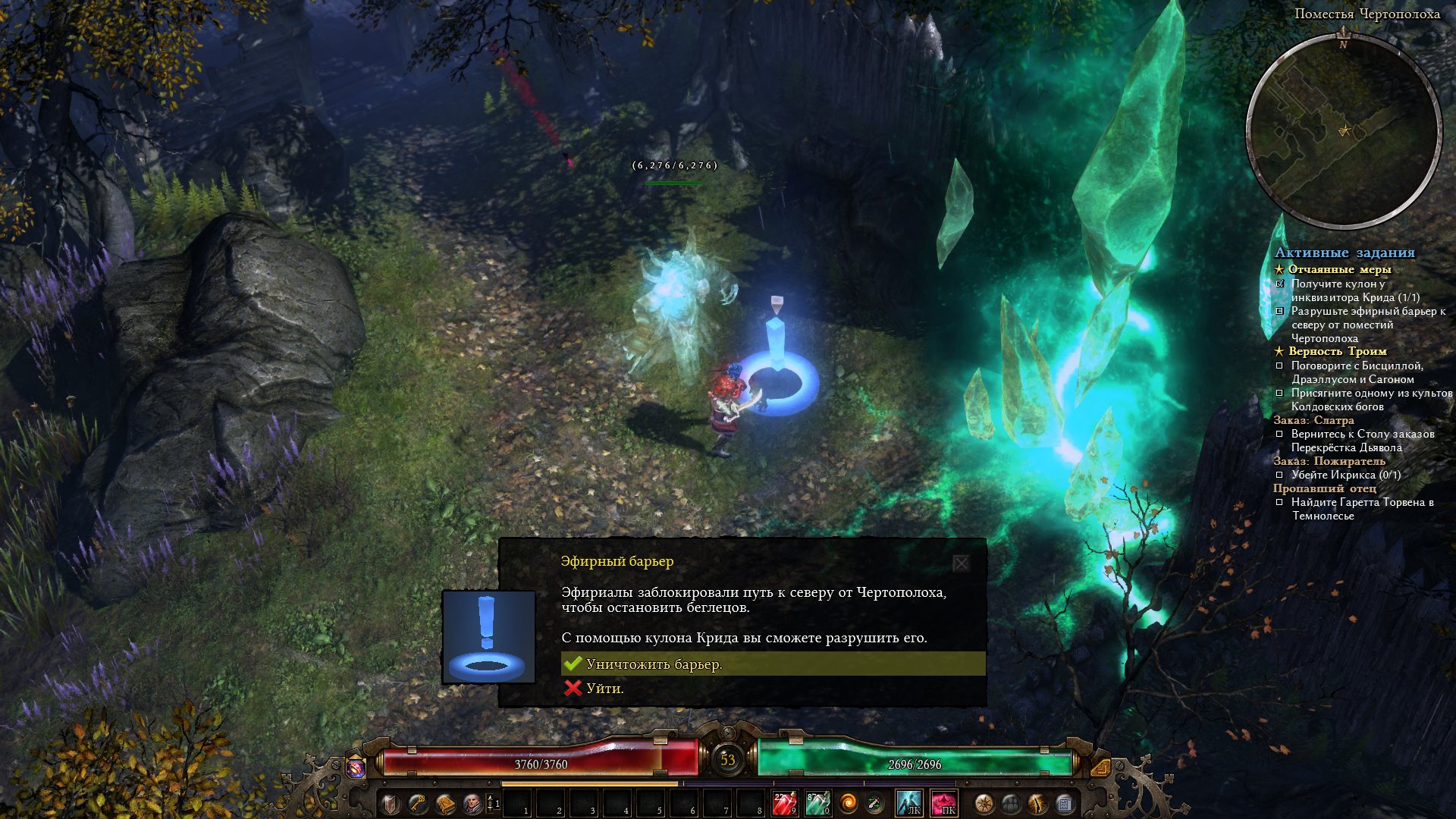Close the Эфирный барьер dialogue window
The width and height of the screenshot is (1456, 819).
point(961,563)
